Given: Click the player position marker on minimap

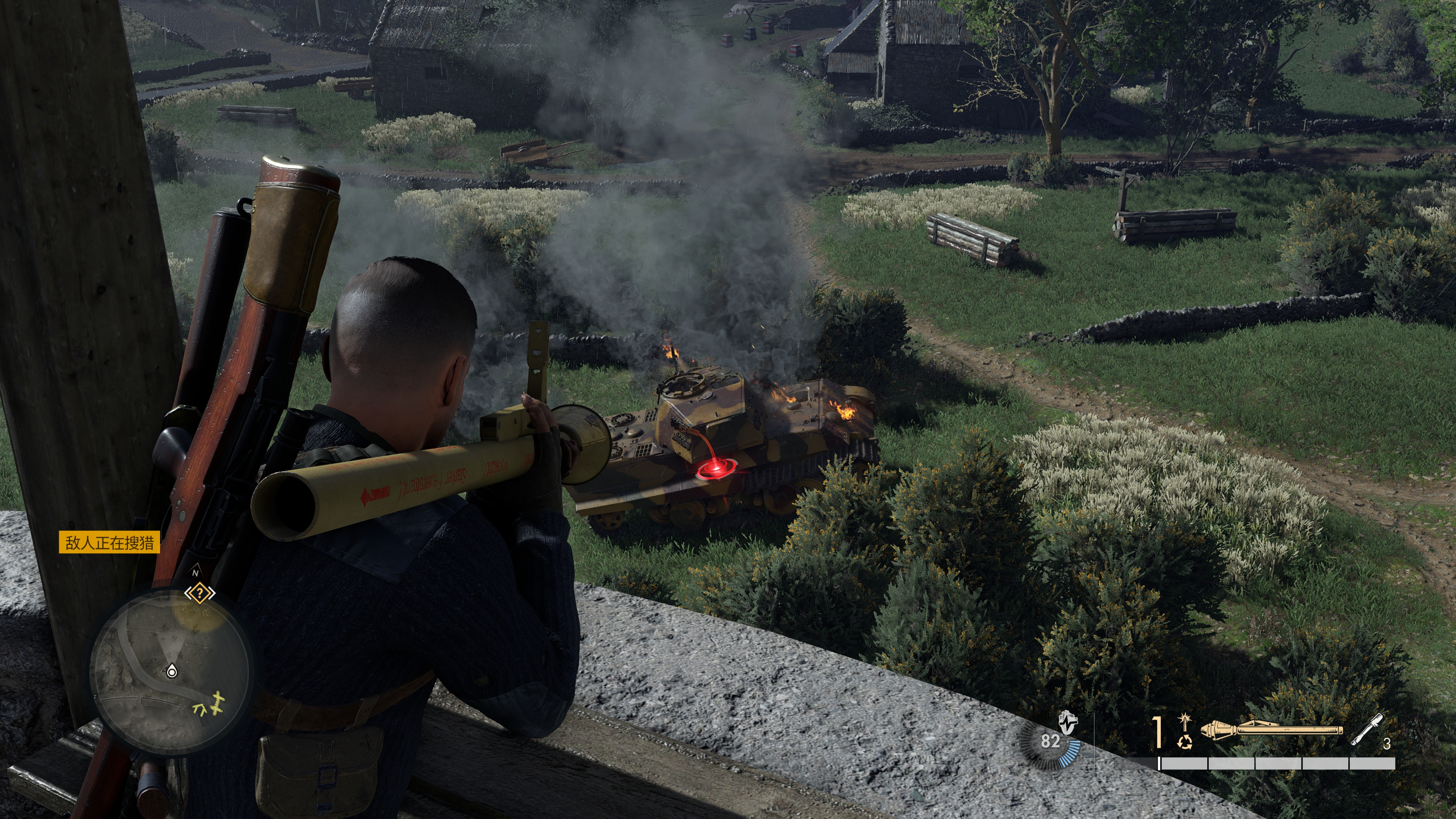Looking at the screenshot, I should point(172,672).
